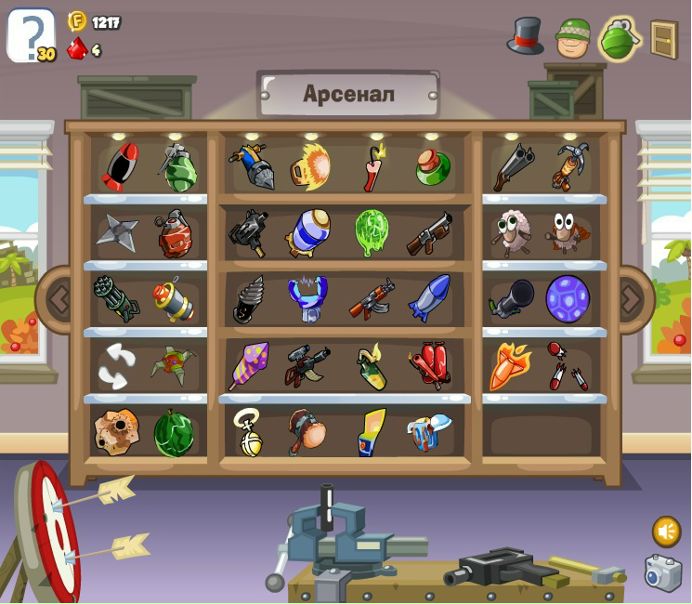
Task: Open the green grenade arsenal tab
Action: (619, 38)
